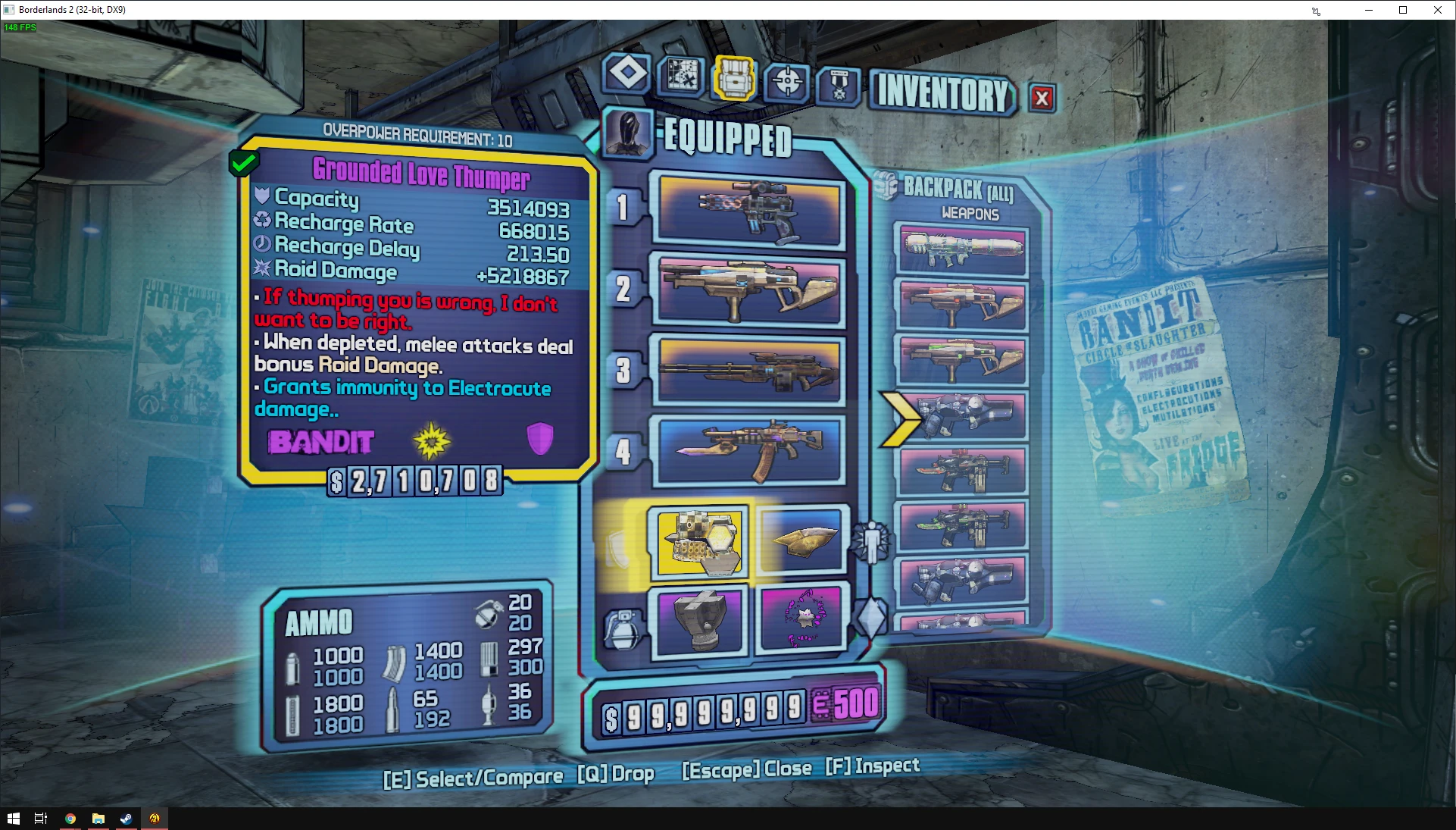
Task: Switch to the missions diamond tab
Action: (x=627, y=74)
